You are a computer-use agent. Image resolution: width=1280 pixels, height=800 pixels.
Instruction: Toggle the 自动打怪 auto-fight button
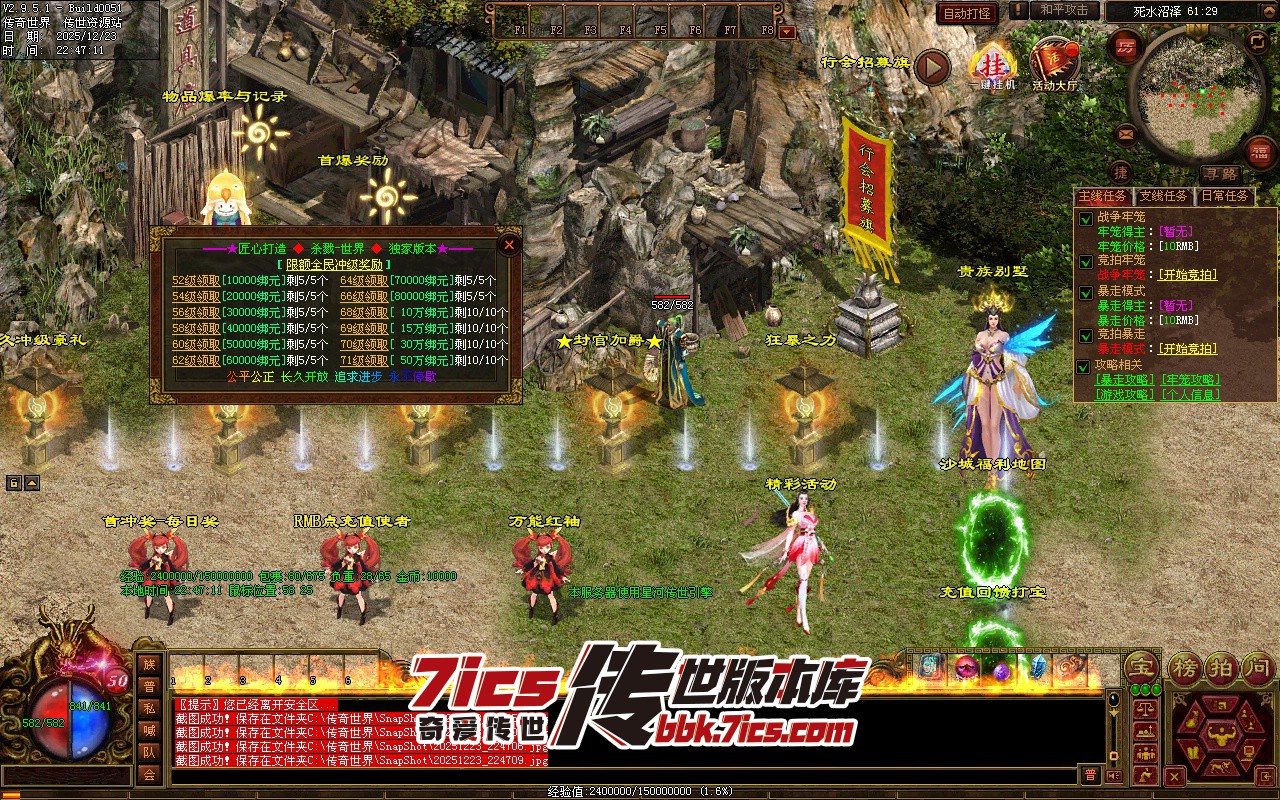967,13
